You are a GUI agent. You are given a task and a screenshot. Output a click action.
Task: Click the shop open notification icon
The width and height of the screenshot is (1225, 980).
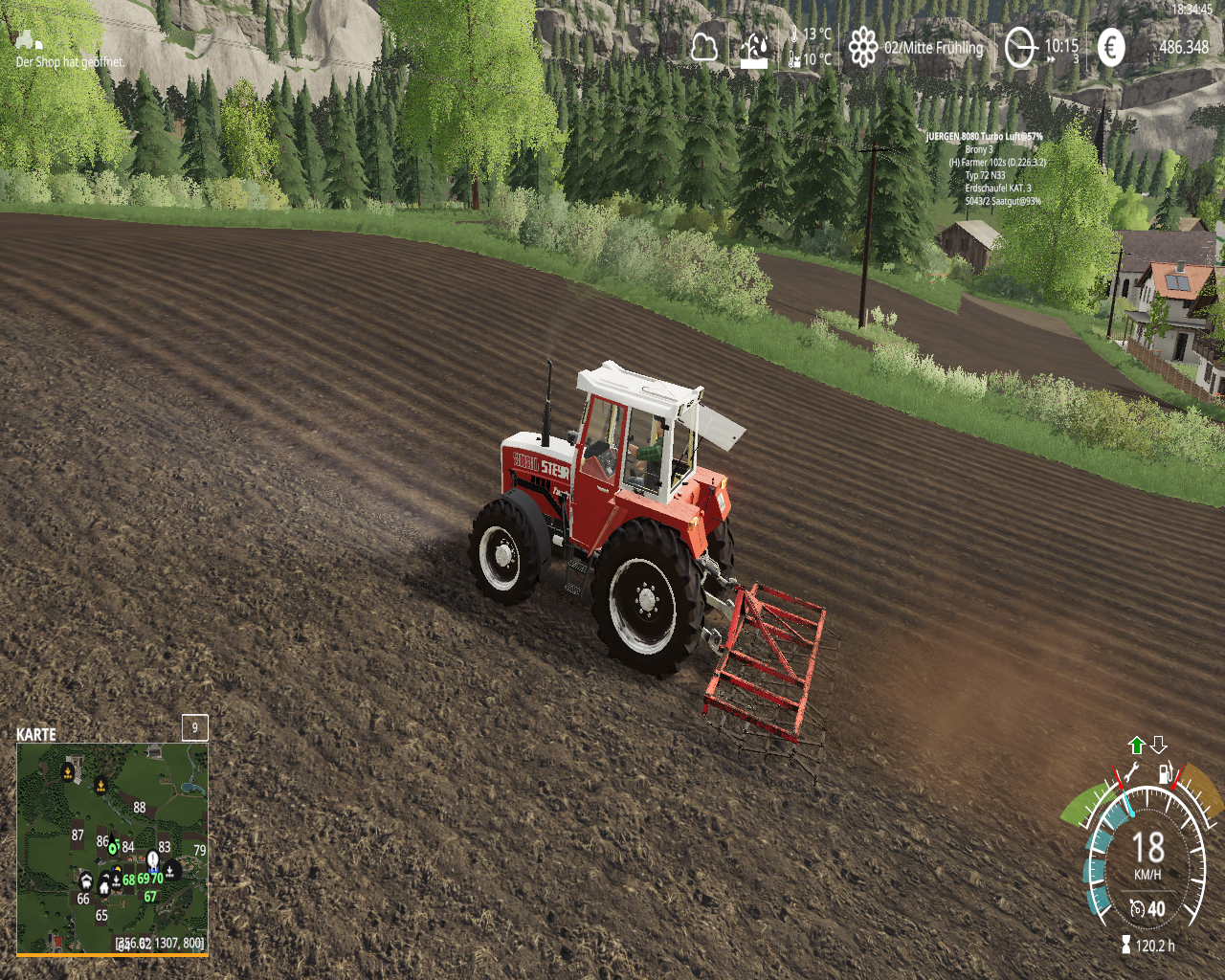29,40
